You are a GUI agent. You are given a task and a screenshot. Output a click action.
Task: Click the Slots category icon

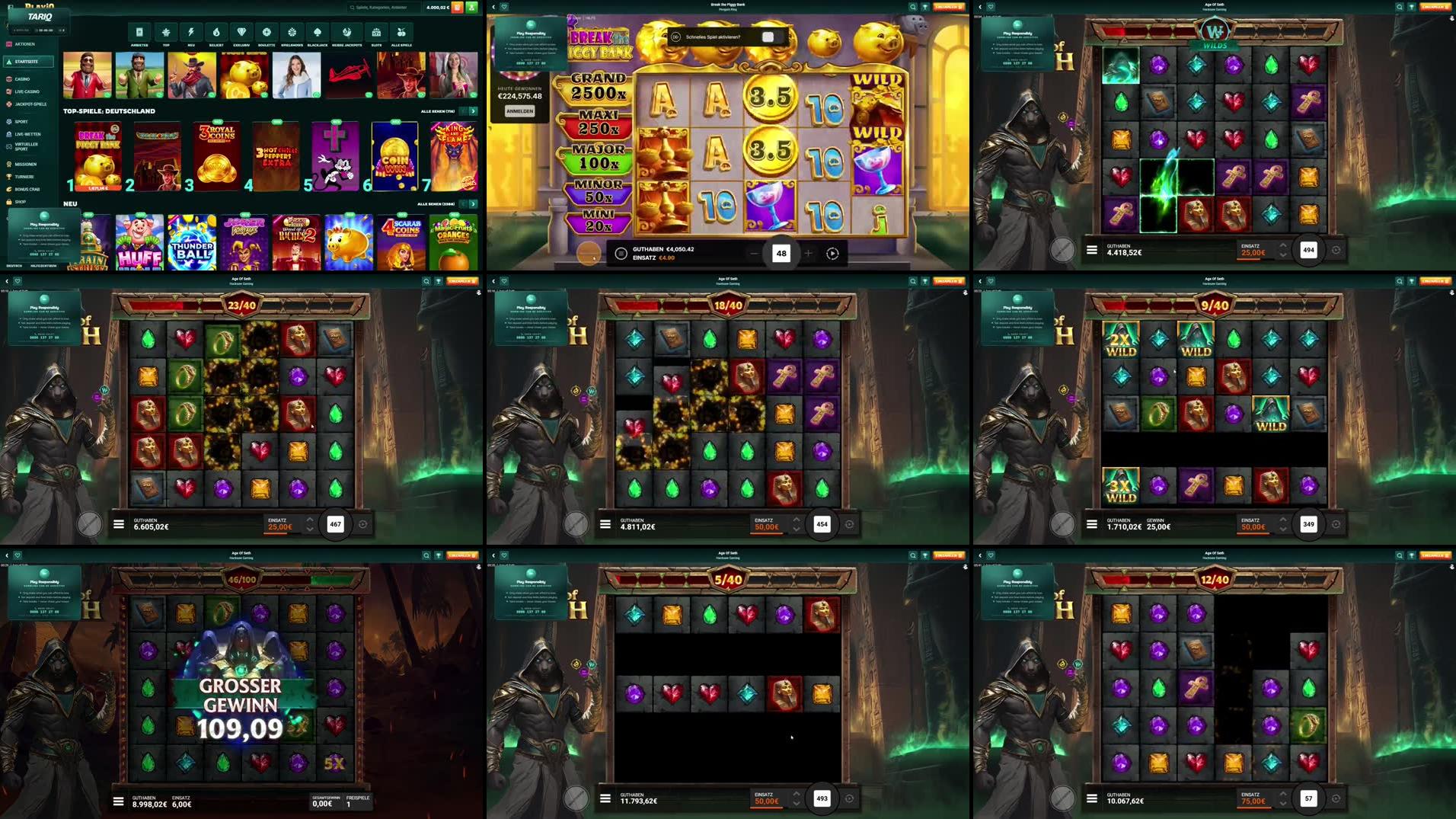click(375, 33)
